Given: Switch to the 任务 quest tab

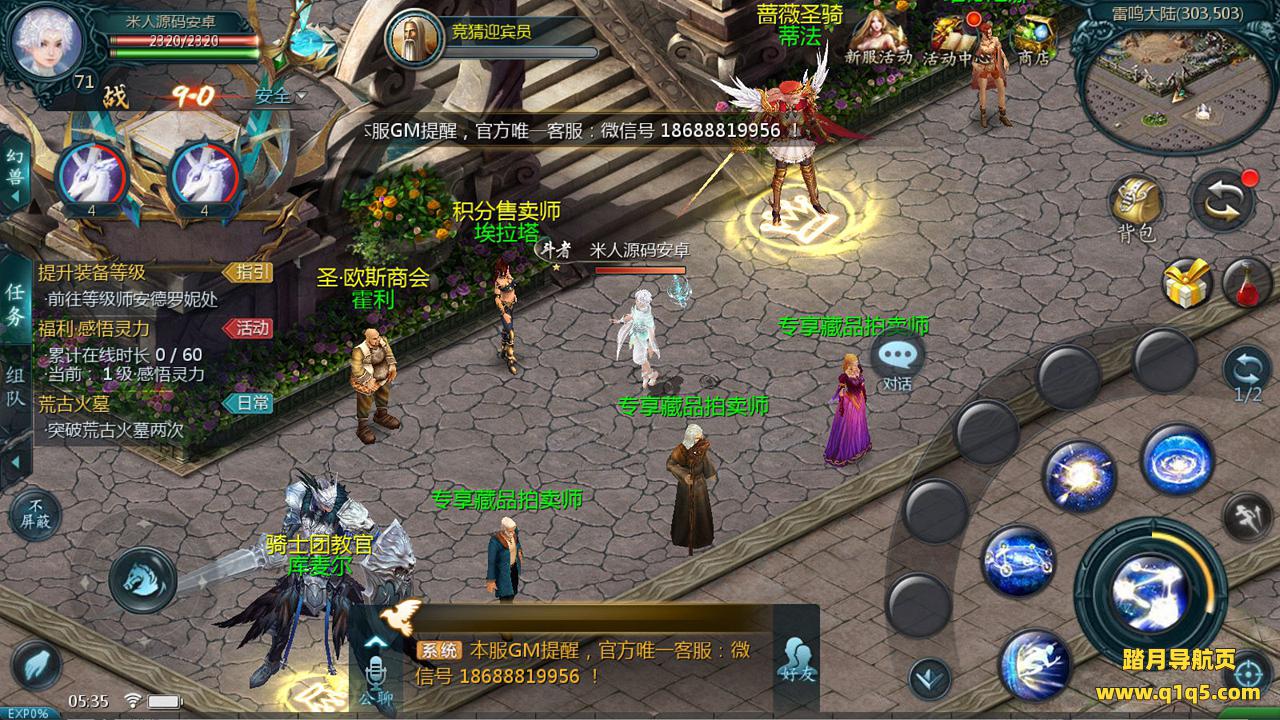Looking at the screenshot, I should coord(15,304).
